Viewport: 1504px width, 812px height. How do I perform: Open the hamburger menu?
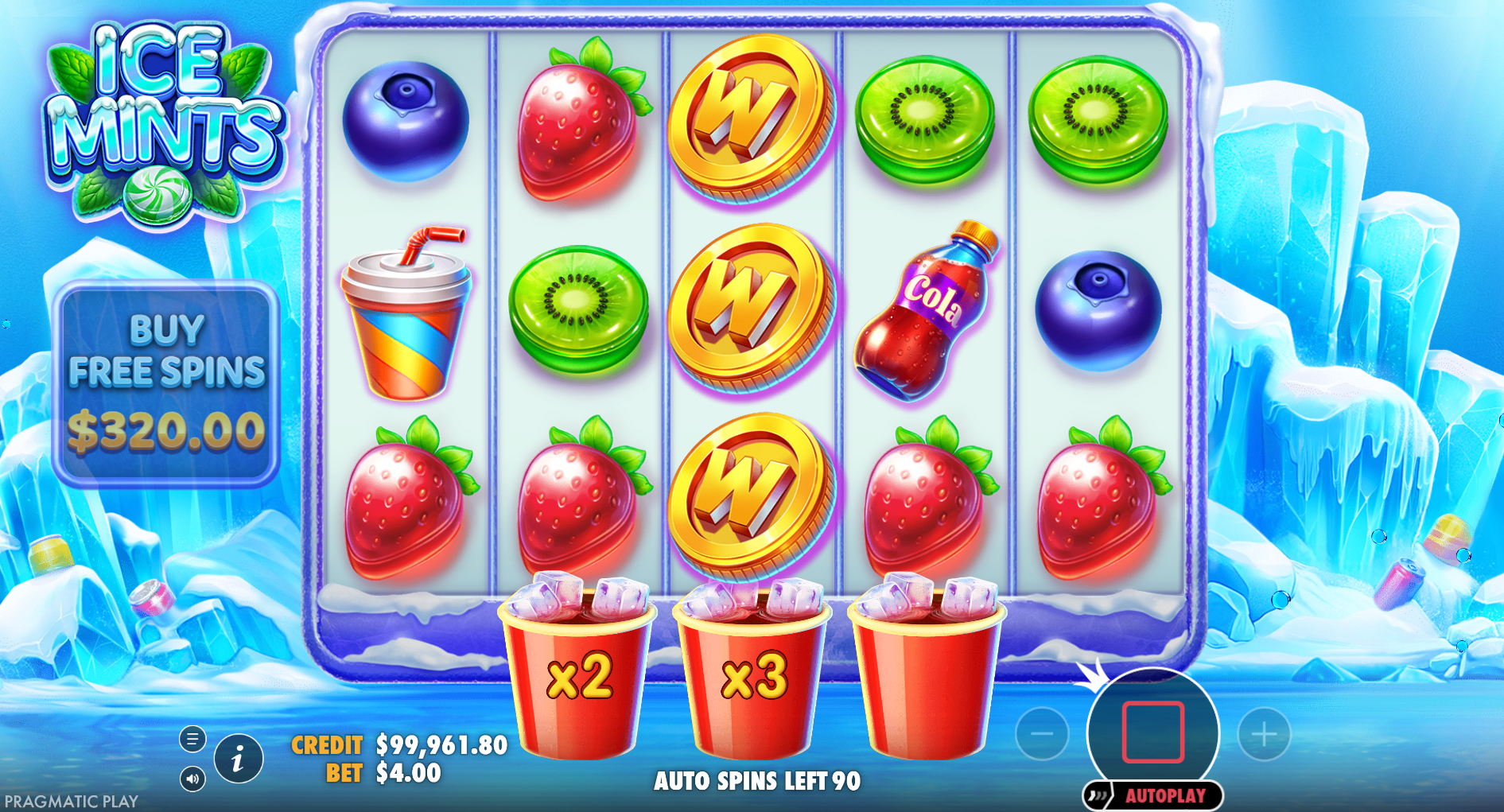tap(192, 739)
